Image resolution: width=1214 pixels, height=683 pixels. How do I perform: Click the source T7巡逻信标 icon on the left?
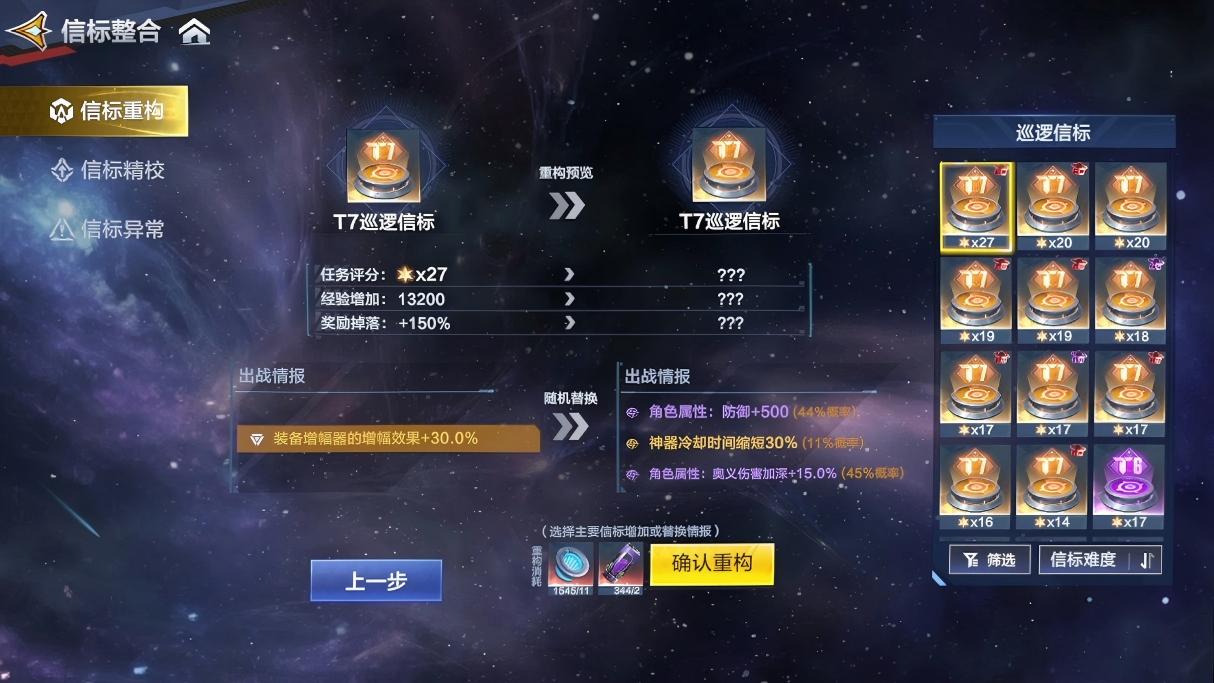(383, 166)
